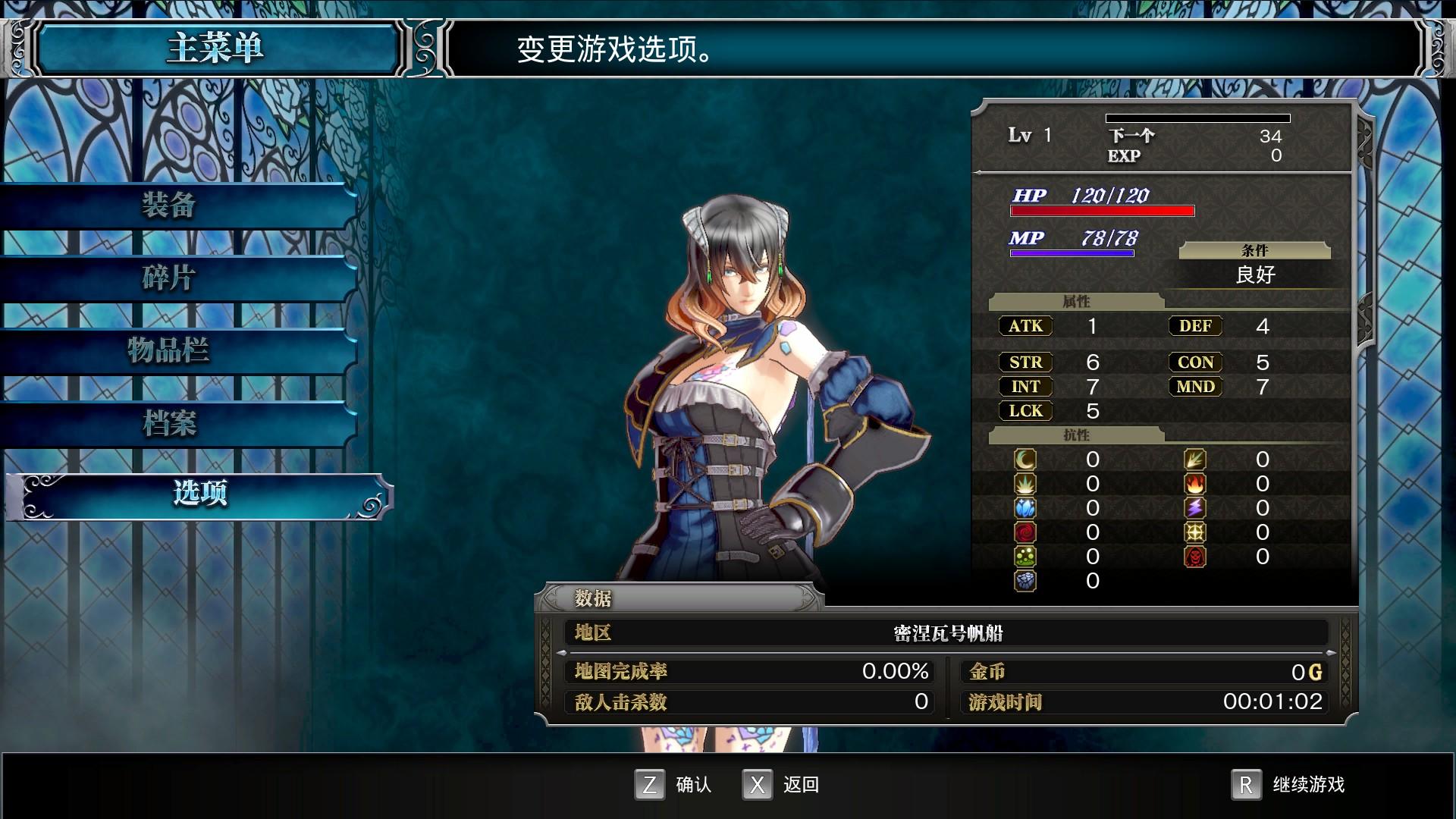Click the red swirl blood resistance icon
This screenshot has height=819, width=1456.
click(x=1025, y=532)
